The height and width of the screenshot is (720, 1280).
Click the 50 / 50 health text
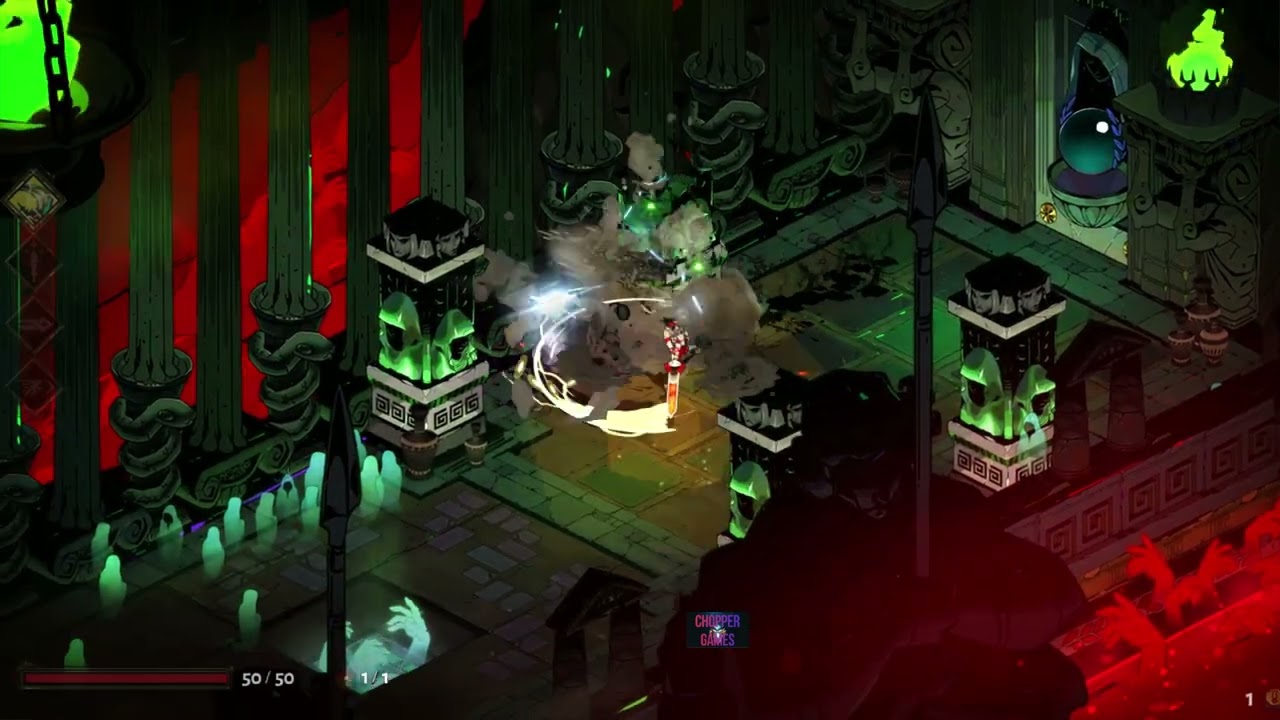point(267,678)
